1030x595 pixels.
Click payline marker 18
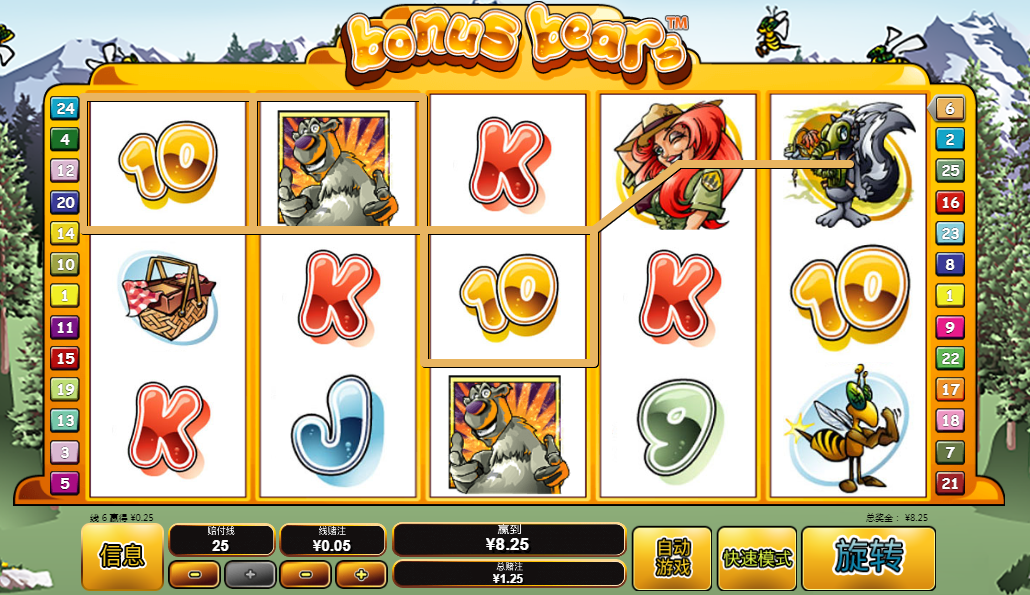coord(950,421)
